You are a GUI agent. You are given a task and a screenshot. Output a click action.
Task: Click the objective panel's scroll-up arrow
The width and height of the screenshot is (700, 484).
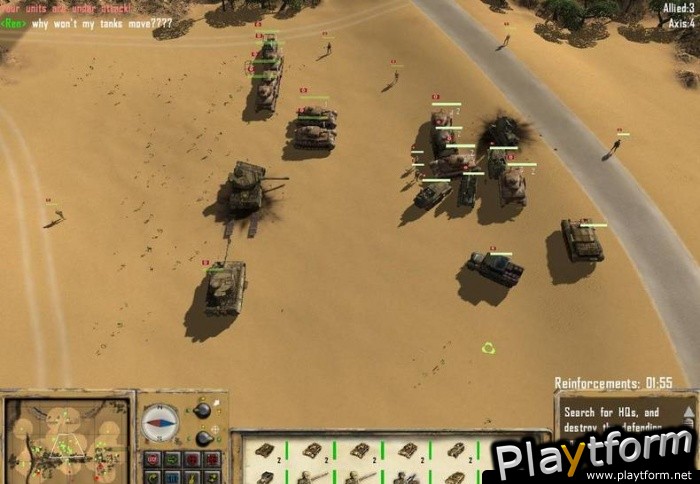click(x=687, y=411)
